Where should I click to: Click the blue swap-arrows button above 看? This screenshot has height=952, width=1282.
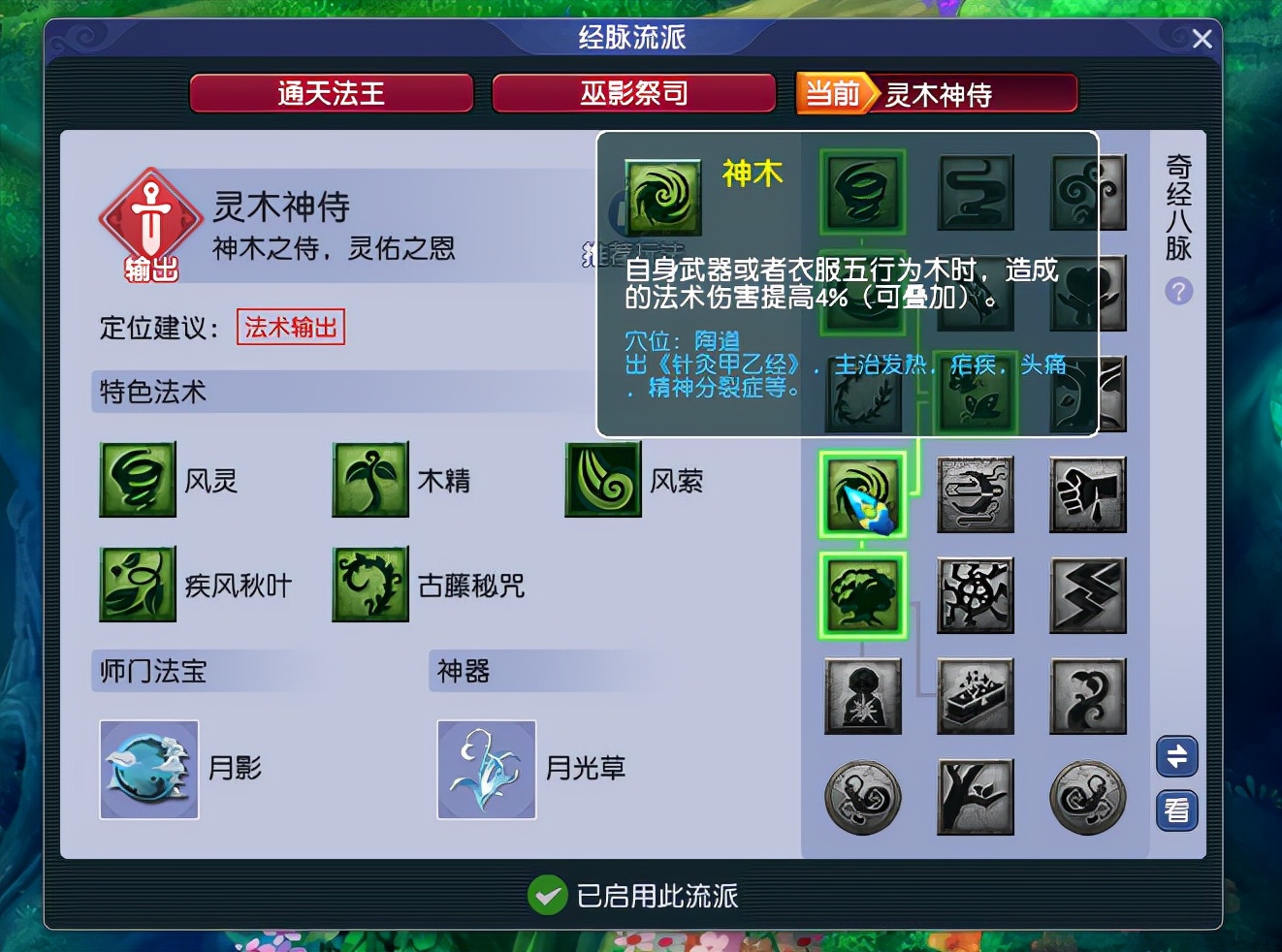click(x=1176, y=757)
